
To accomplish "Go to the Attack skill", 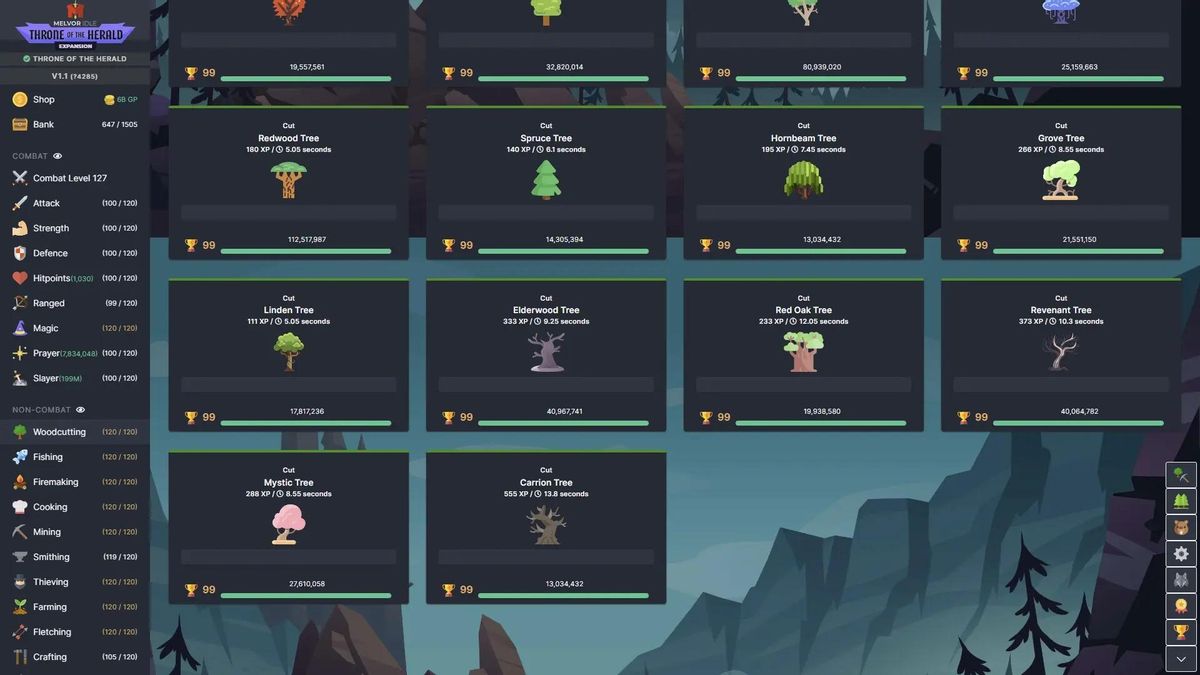I will [47, 203].
